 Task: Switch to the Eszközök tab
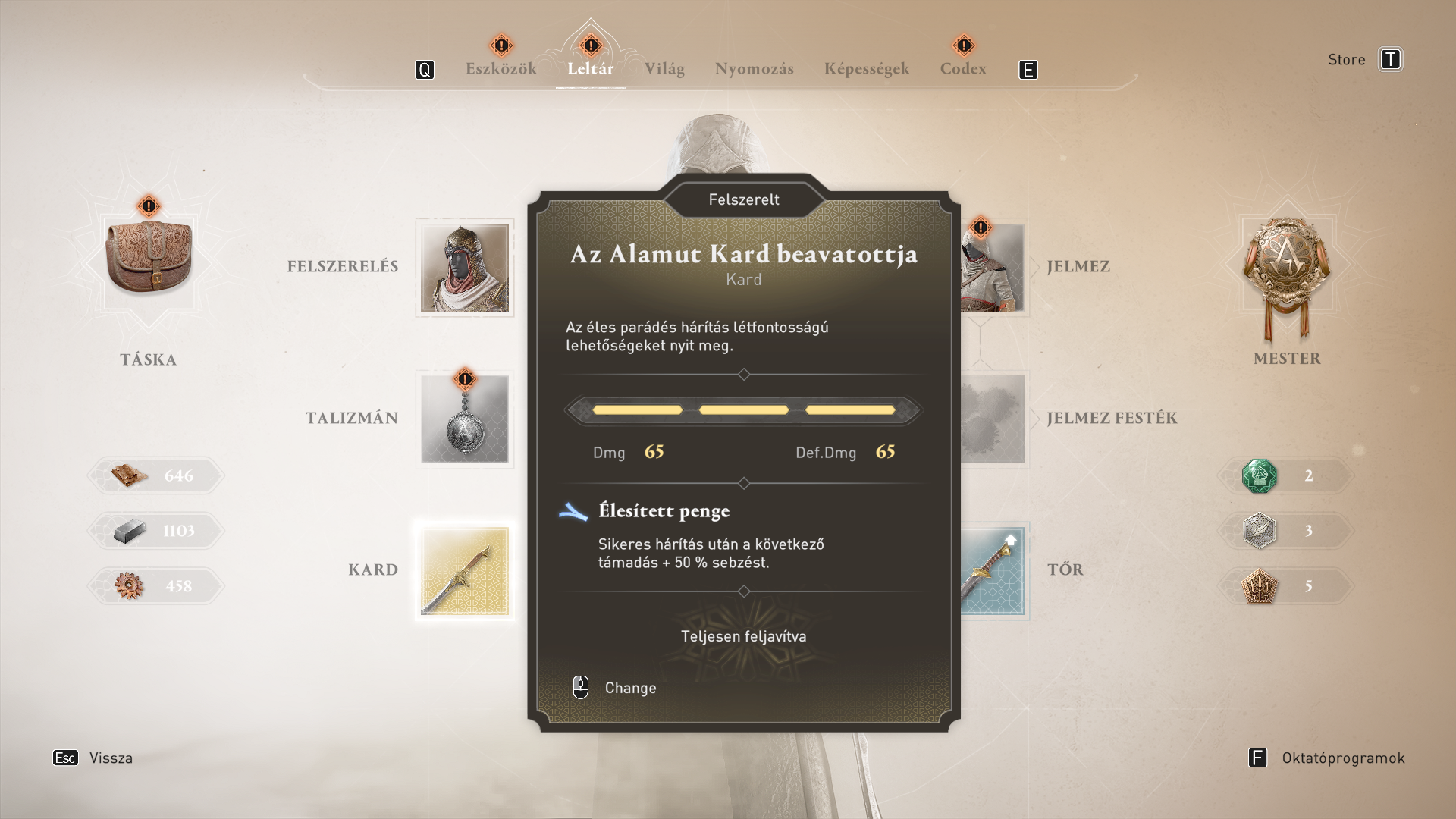click(x=500, y=69)
